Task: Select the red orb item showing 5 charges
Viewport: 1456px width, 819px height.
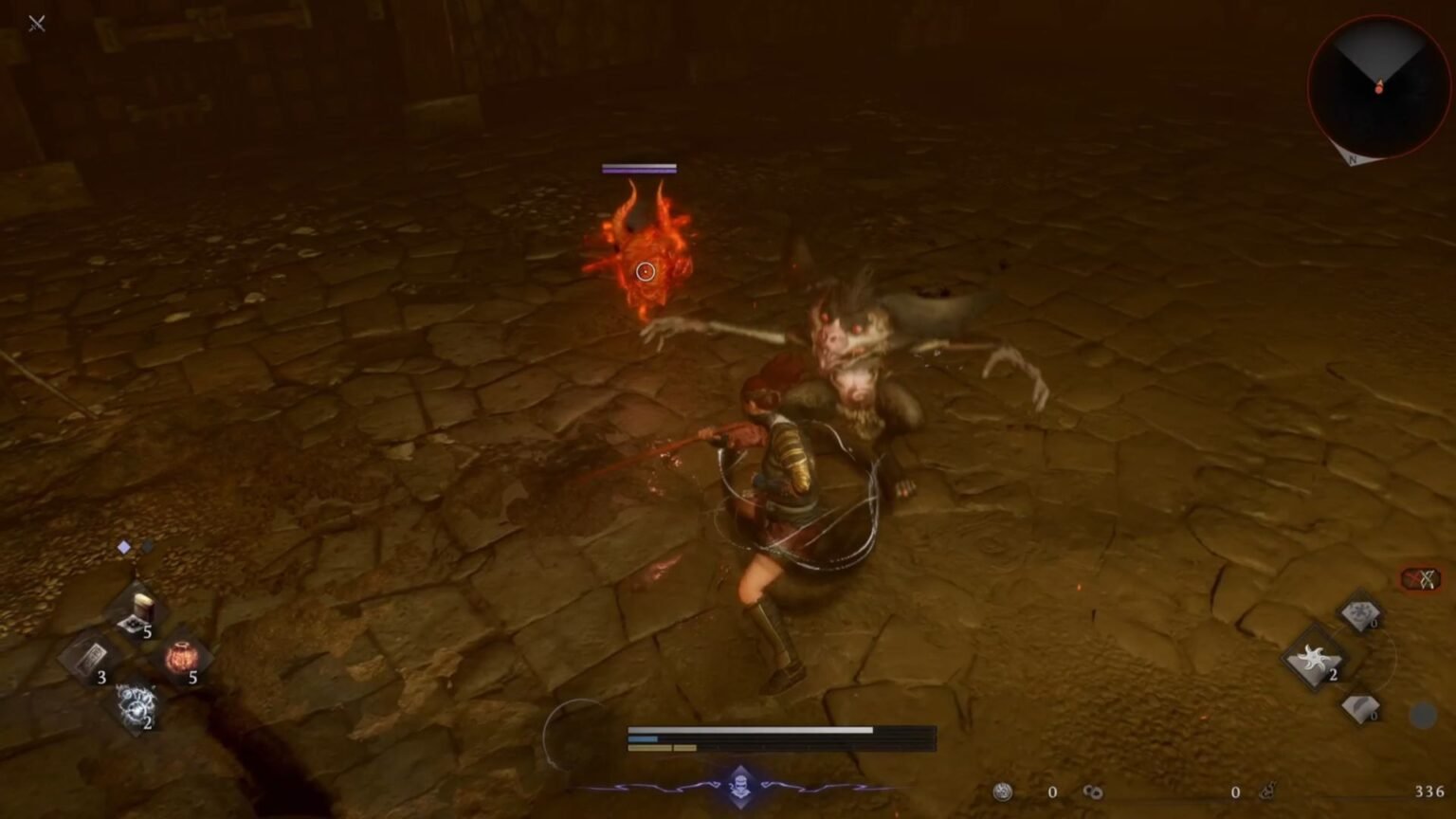Action: point(183,656)
